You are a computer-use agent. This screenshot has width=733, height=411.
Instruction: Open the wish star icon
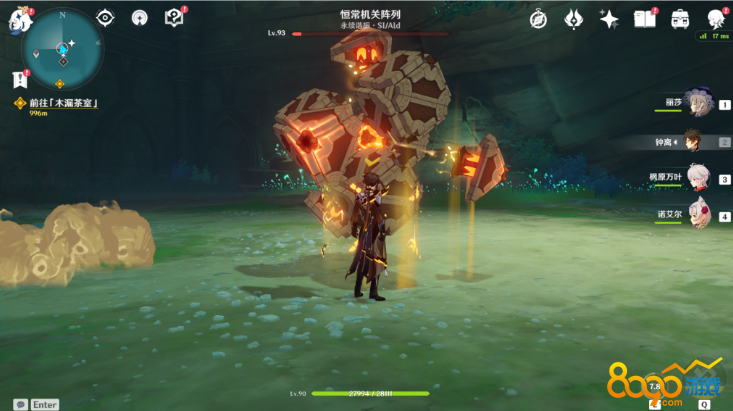[608, 18]
